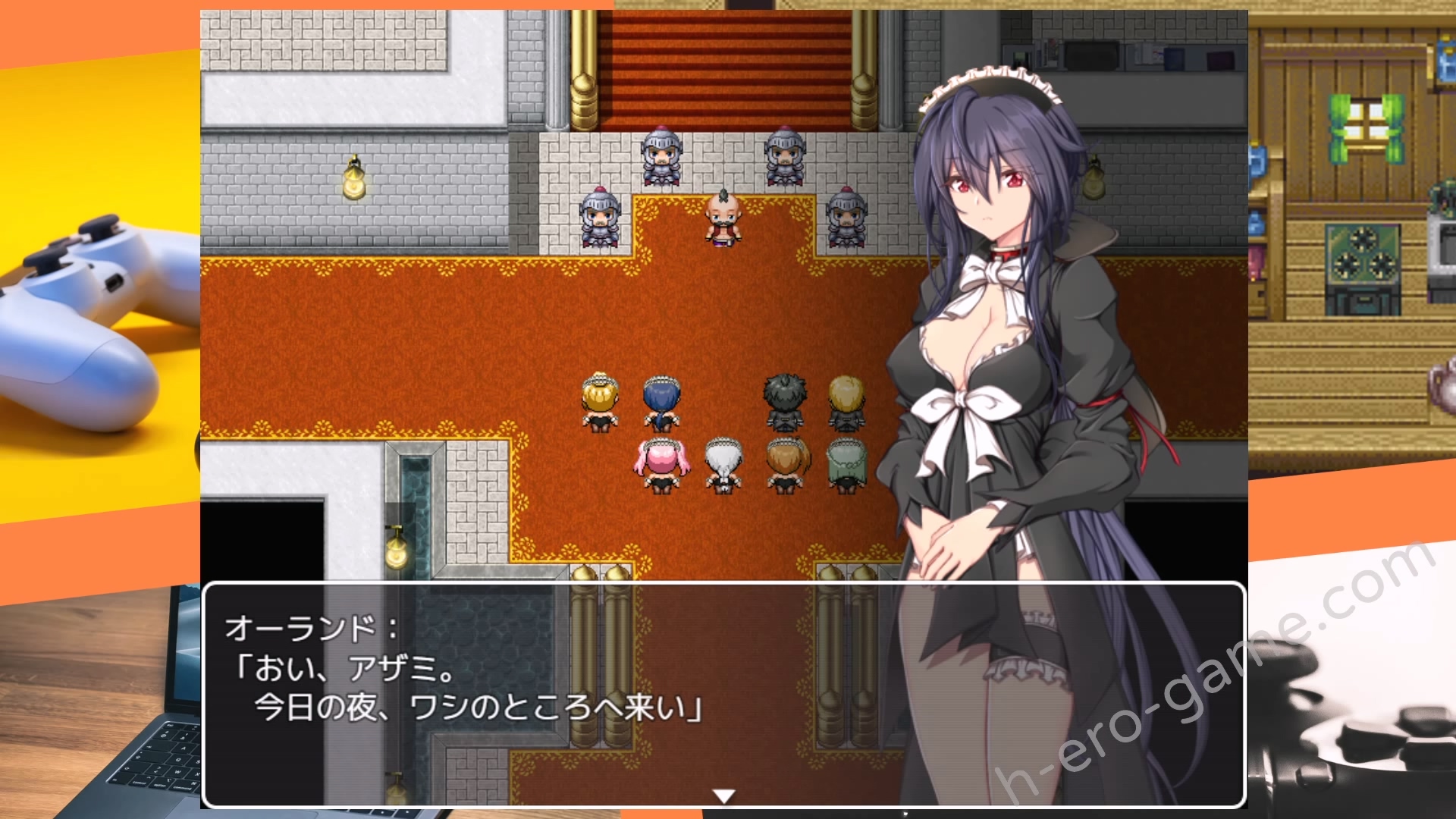Select the blue-haired maid with ponytail
Image resolution: width=1456 pixels, height=819 pixels.
[660, 402]
